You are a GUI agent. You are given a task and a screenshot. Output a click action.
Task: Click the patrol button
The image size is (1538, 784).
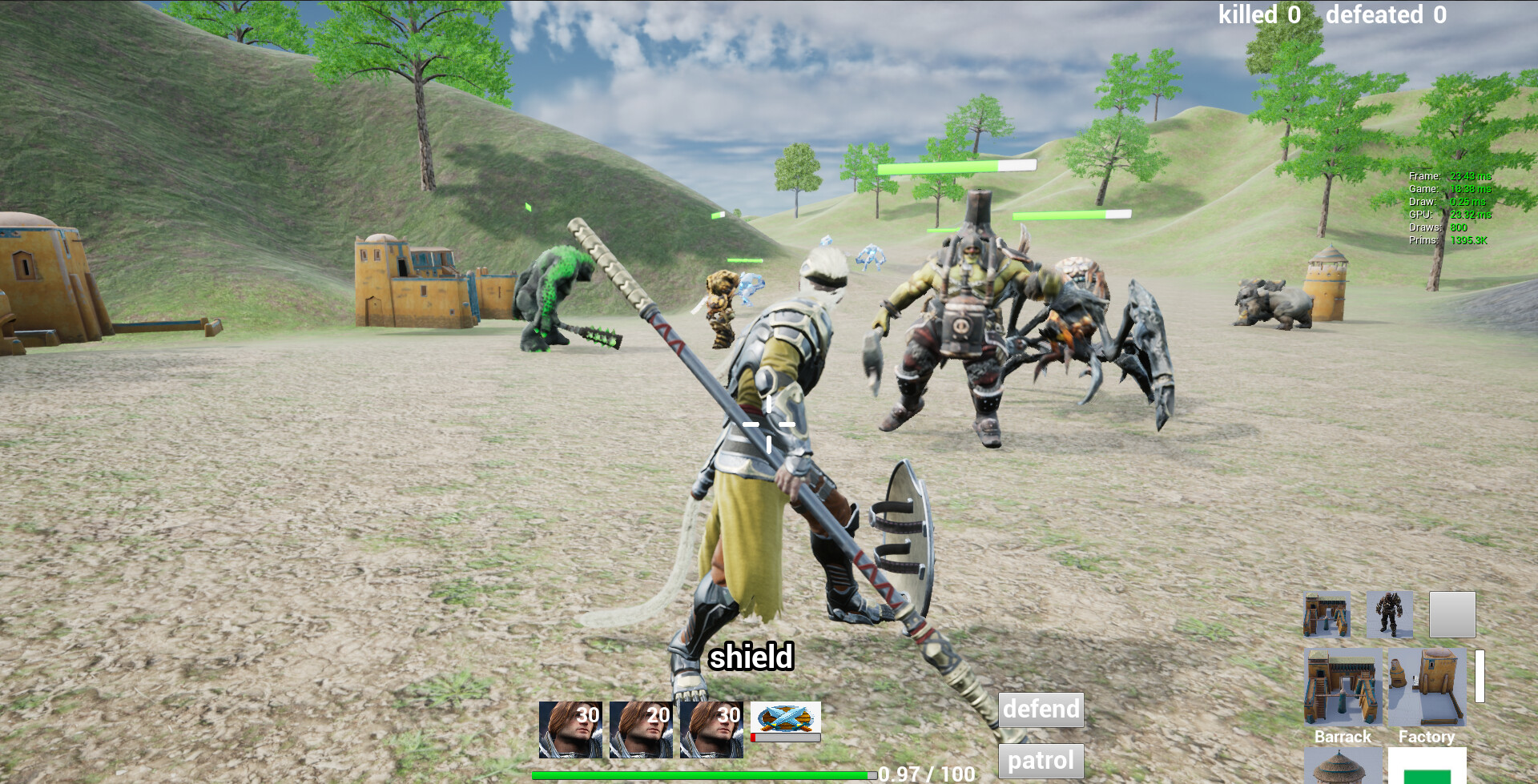1041,761
